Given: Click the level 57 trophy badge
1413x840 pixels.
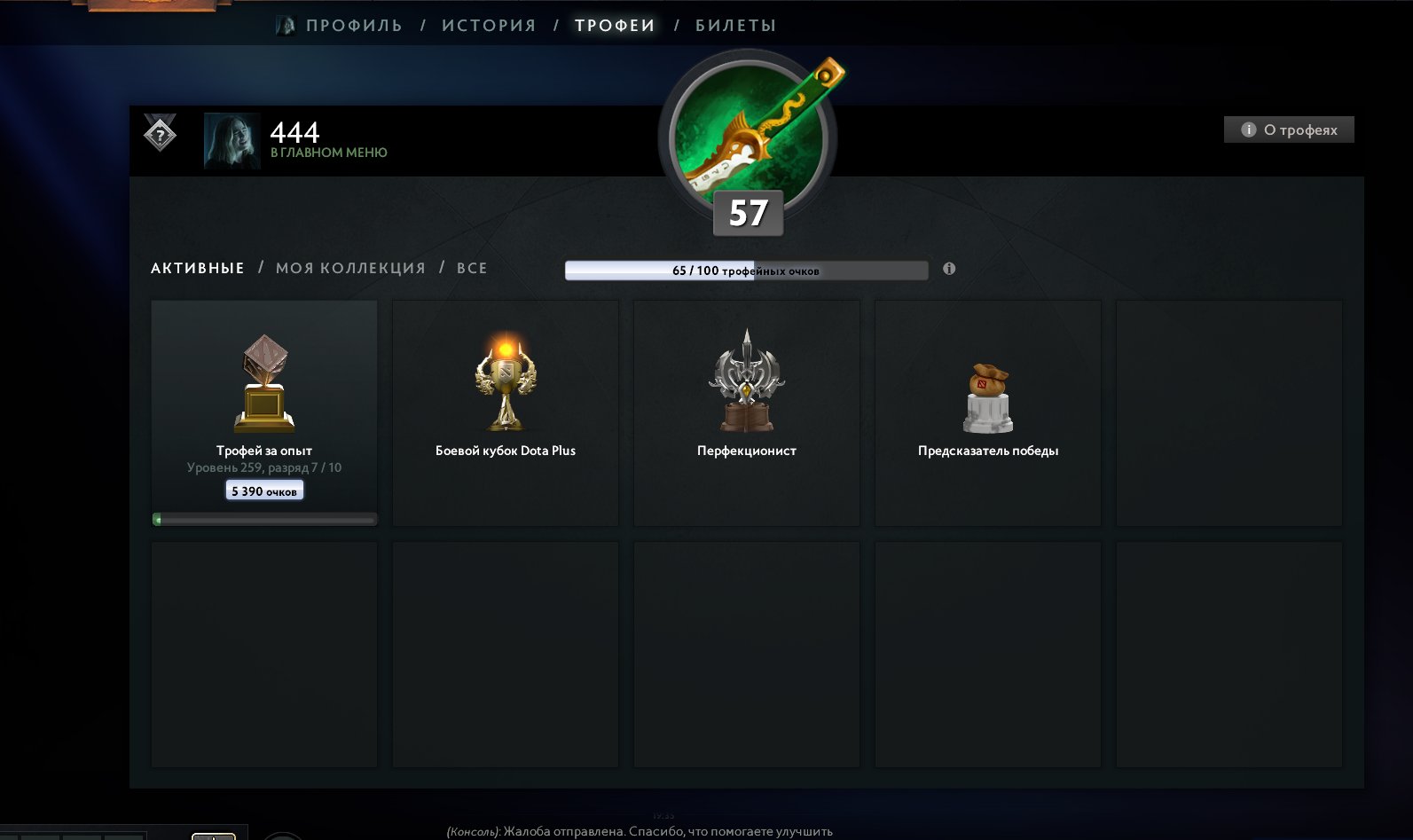Looking at the screenshot, I should coord(748,142).
